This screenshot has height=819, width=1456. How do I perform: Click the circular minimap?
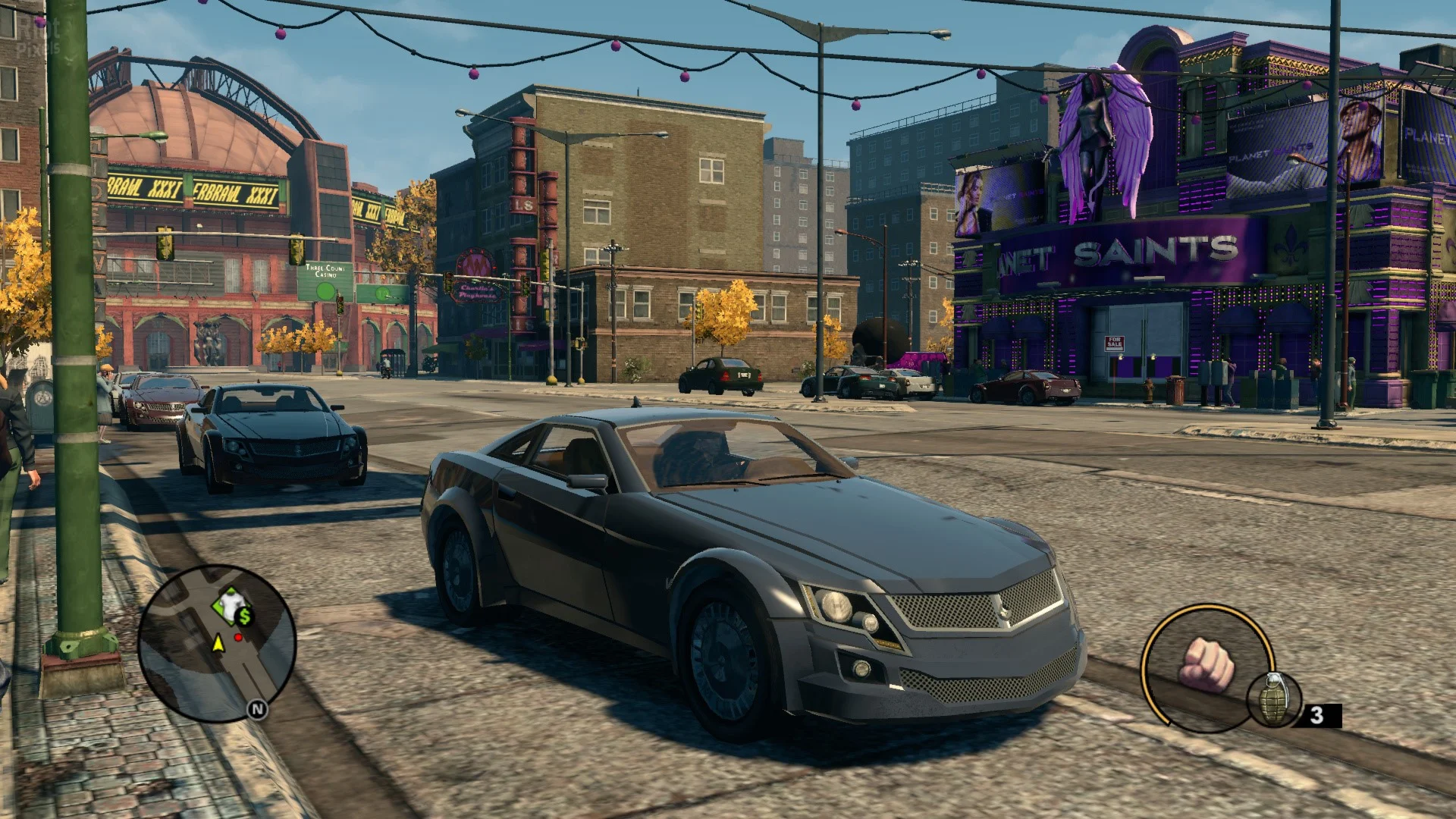tap(217, 643)
